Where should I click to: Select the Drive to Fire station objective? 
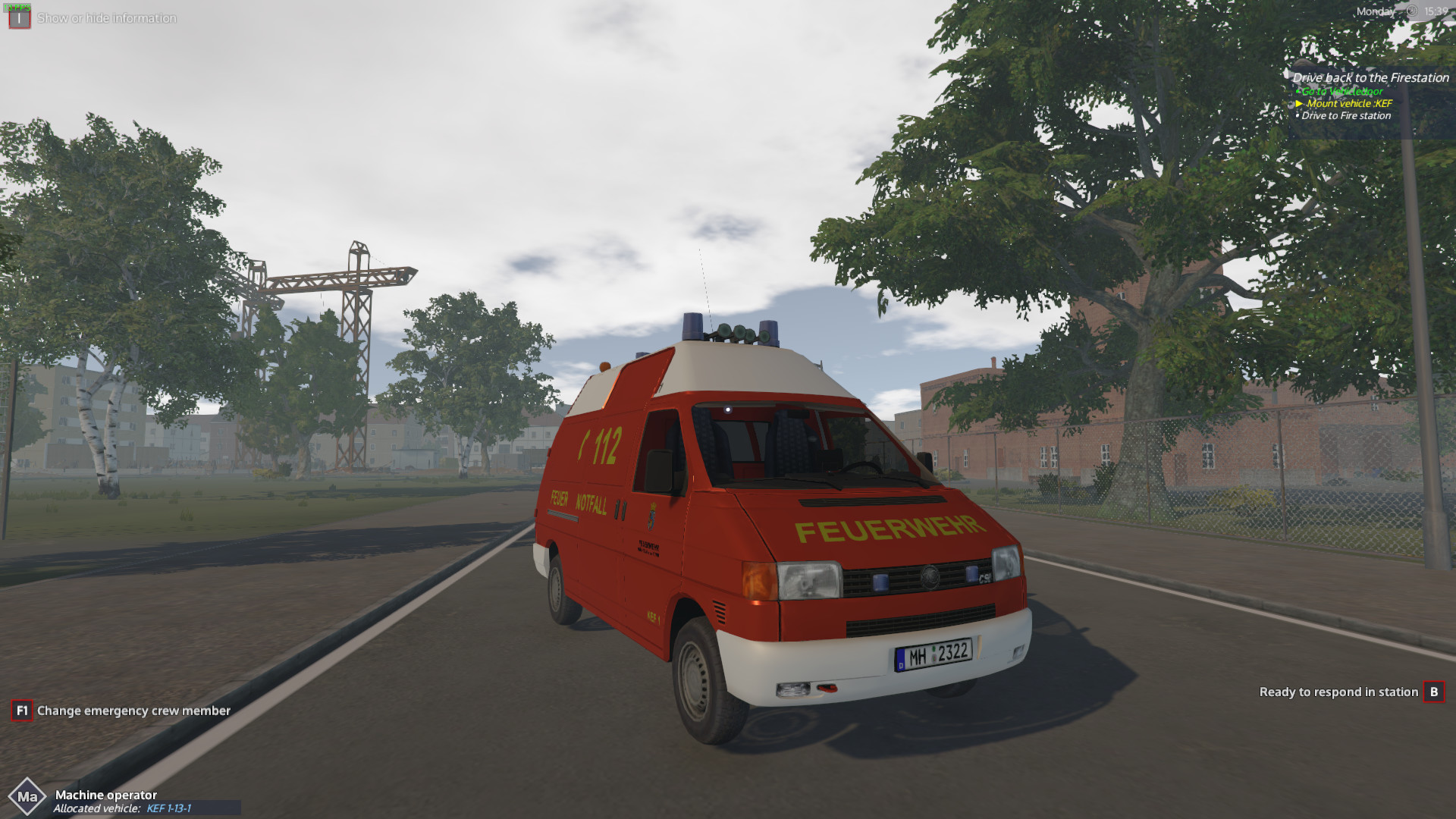coord(1346,116)
